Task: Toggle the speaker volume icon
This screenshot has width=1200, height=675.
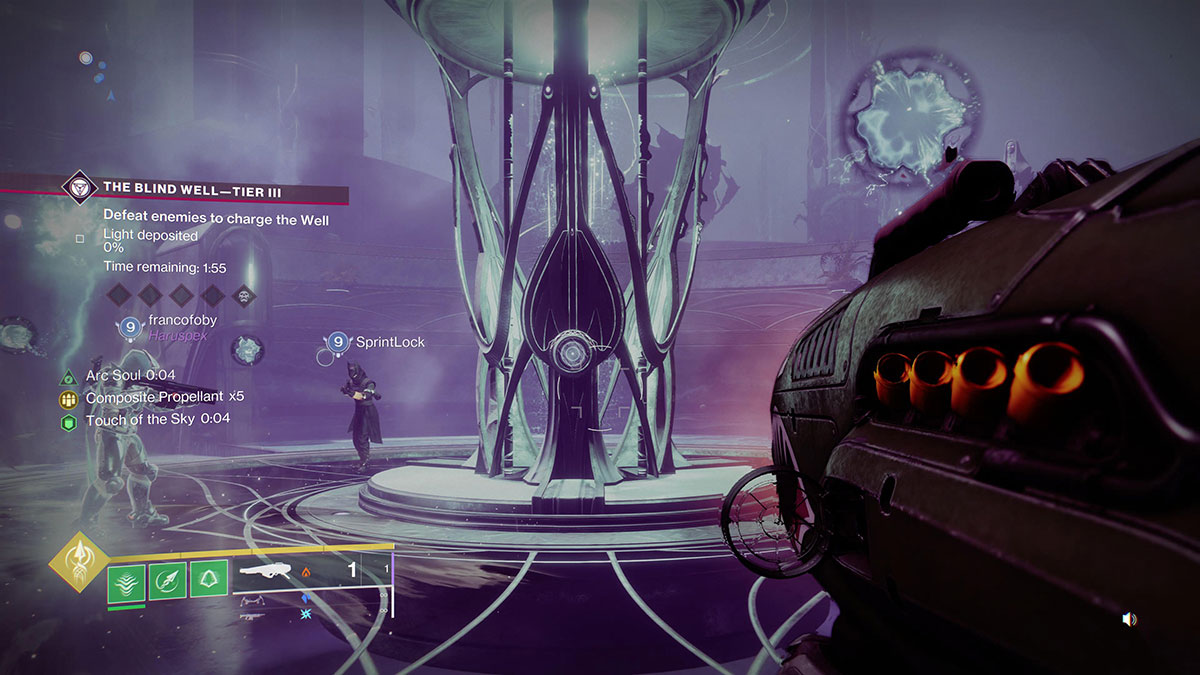Action: coord(1129,620)
